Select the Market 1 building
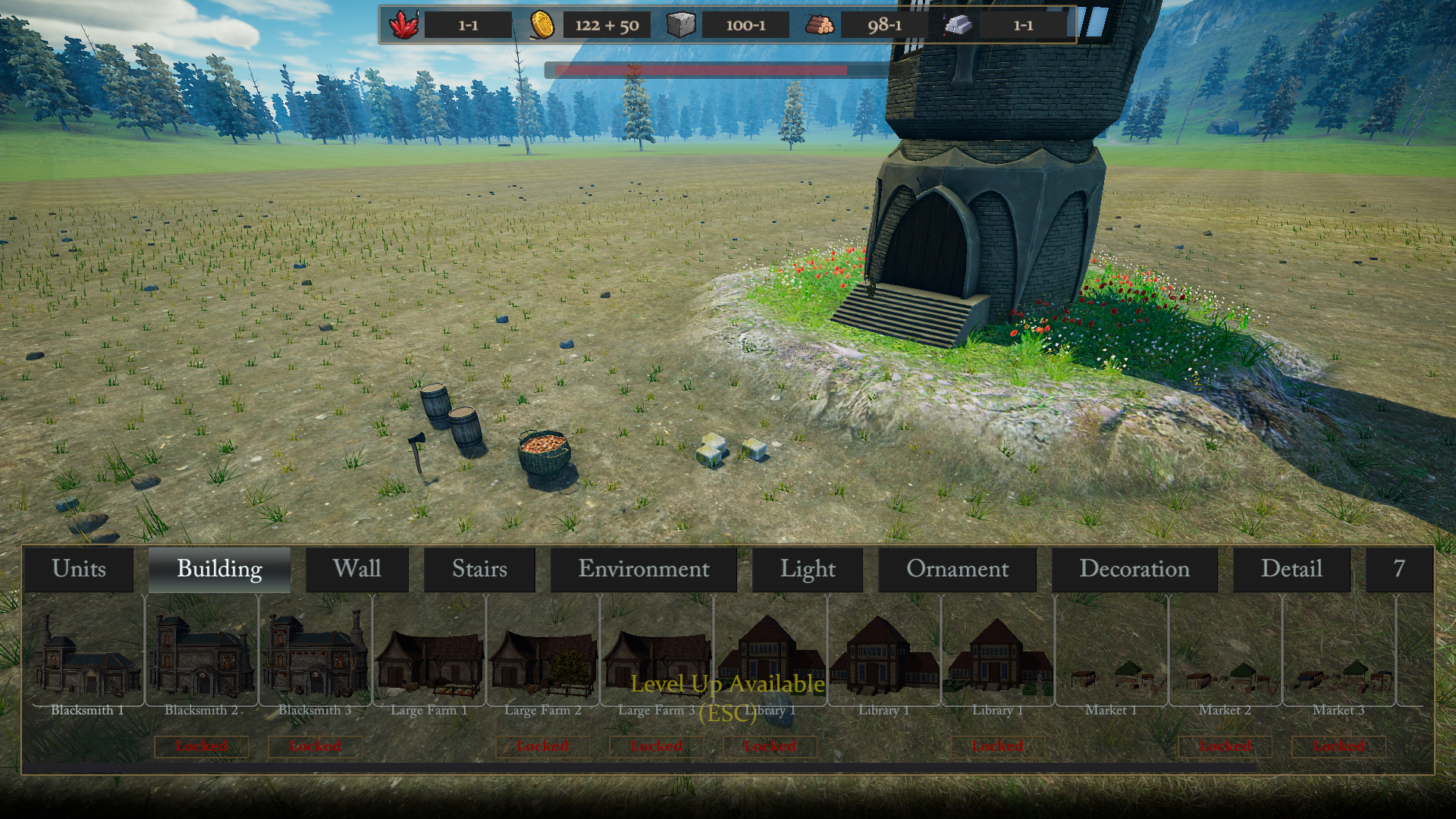Viewport: 1456px width, 819px height. (1111, 656)
